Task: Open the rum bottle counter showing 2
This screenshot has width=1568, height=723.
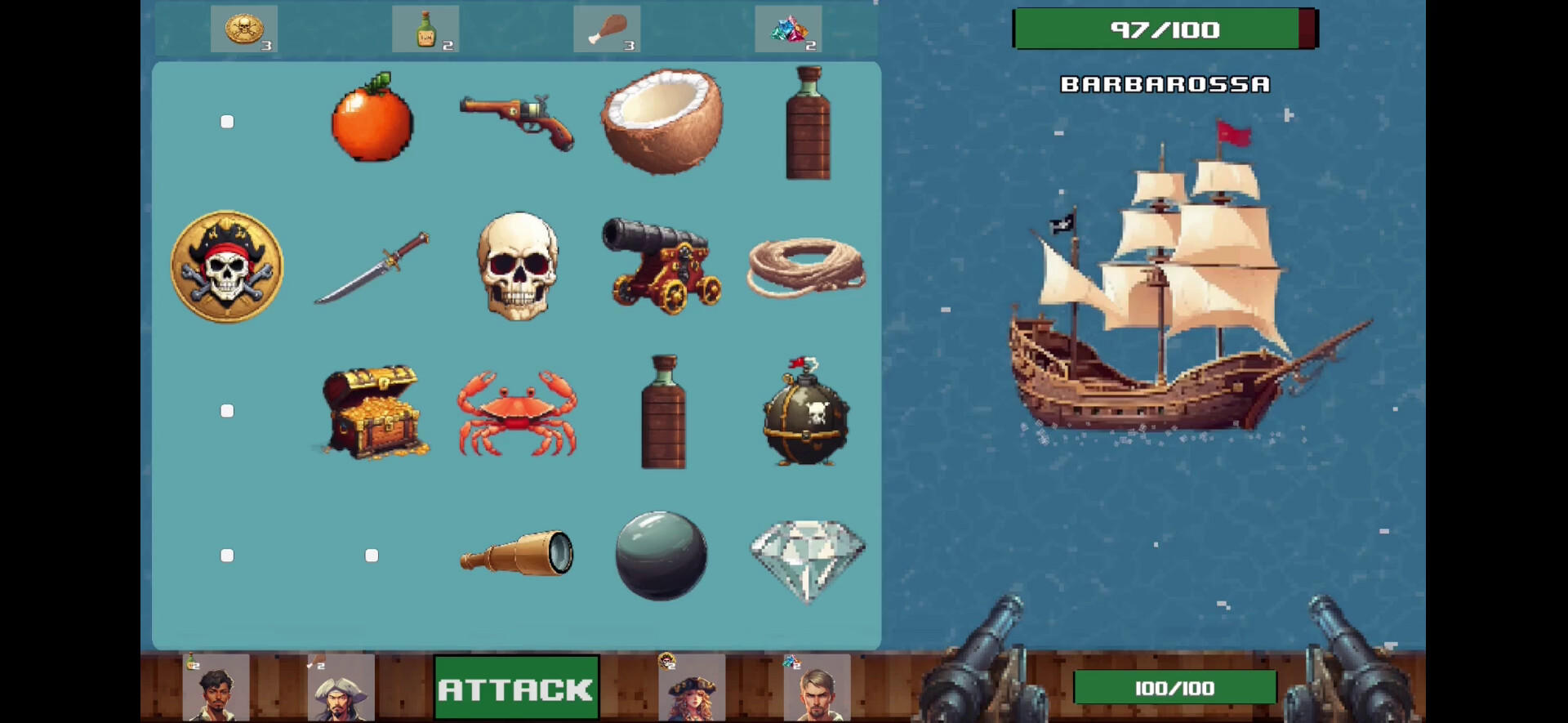Action: tap(425, 29)
